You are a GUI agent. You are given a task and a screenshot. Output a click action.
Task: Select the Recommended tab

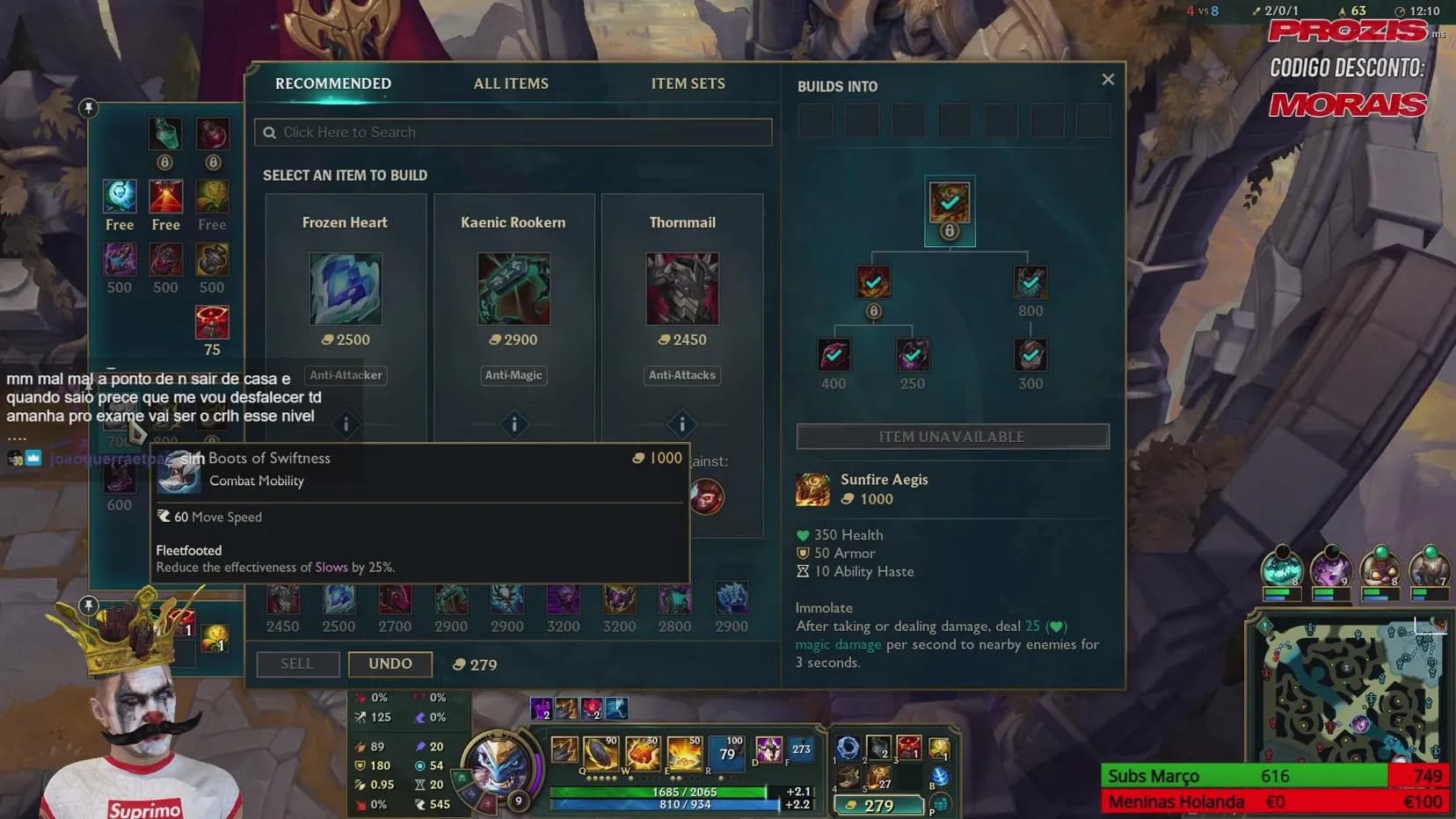click(333, 83)
